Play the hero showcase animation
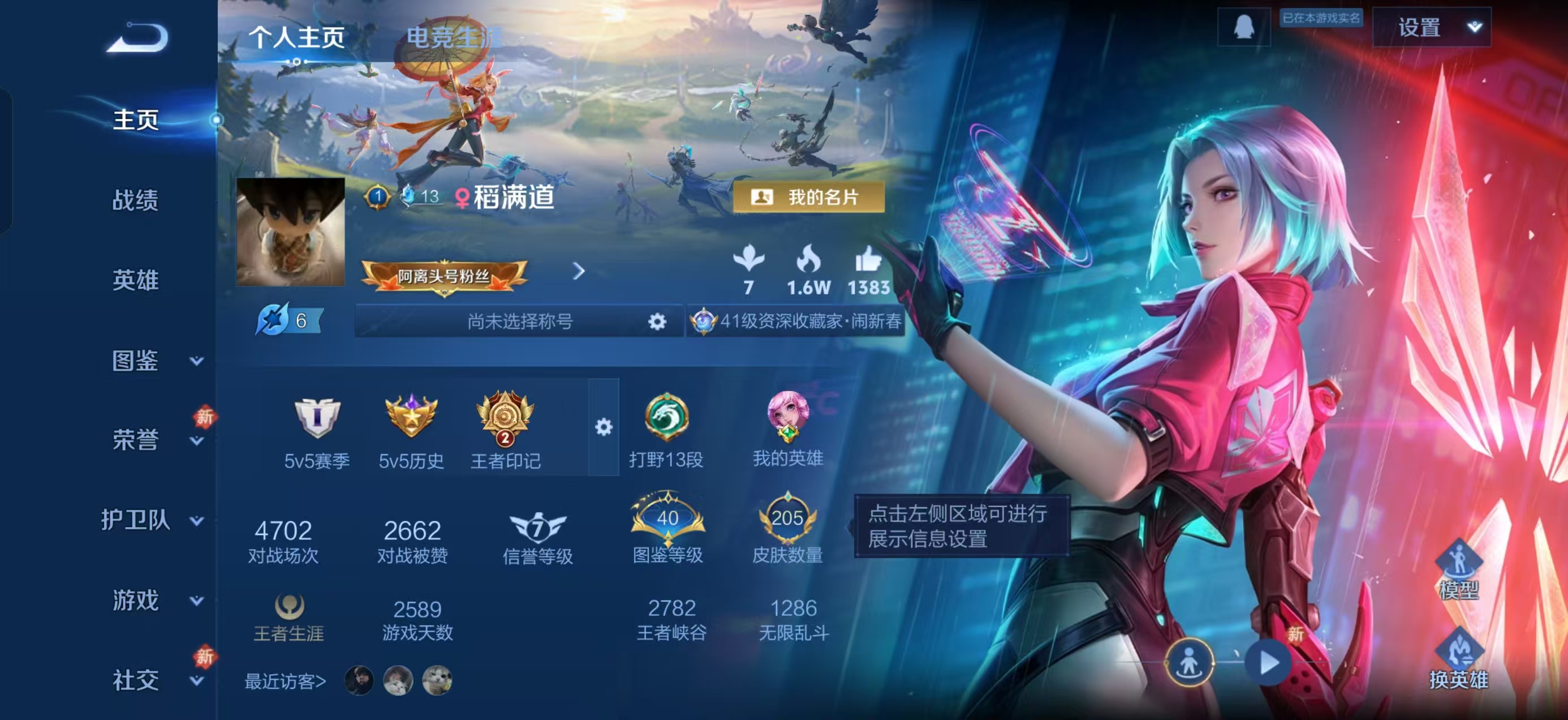Image resolution: width=1568 pixels, height=720 pixels. 1269,663
